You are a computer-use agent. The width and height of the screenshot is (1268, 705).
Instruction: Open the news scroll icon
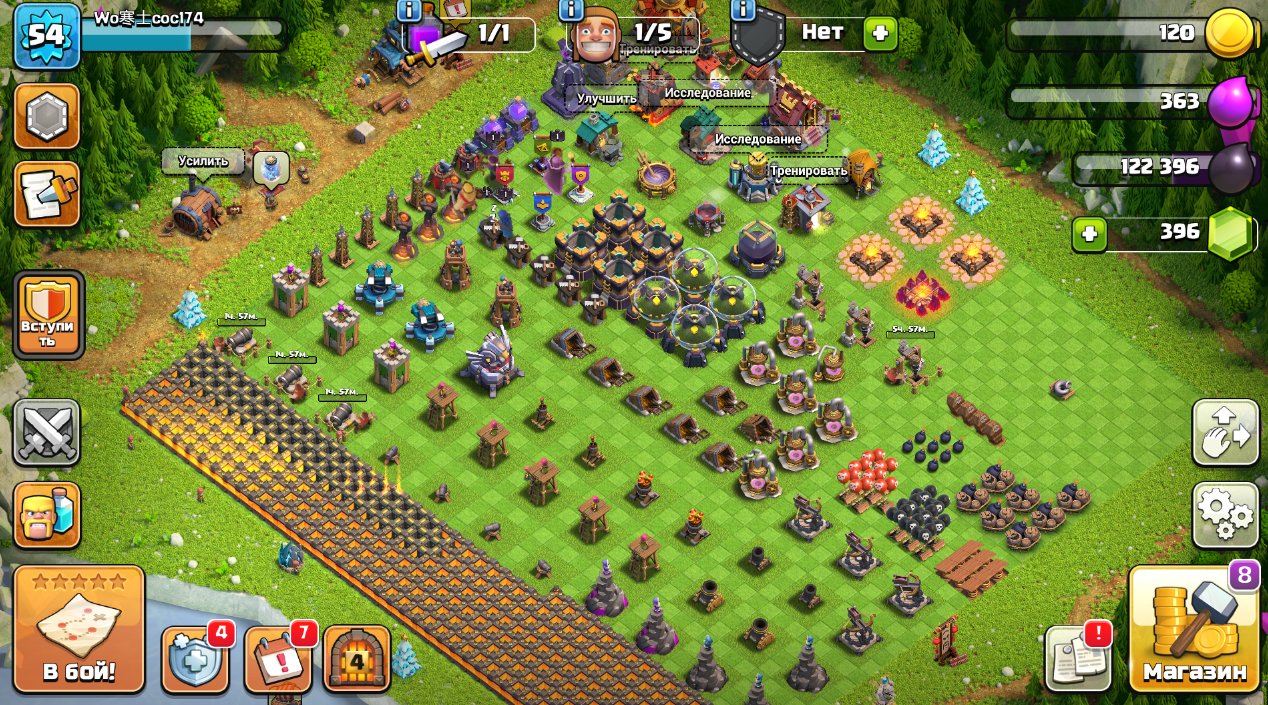47,193
